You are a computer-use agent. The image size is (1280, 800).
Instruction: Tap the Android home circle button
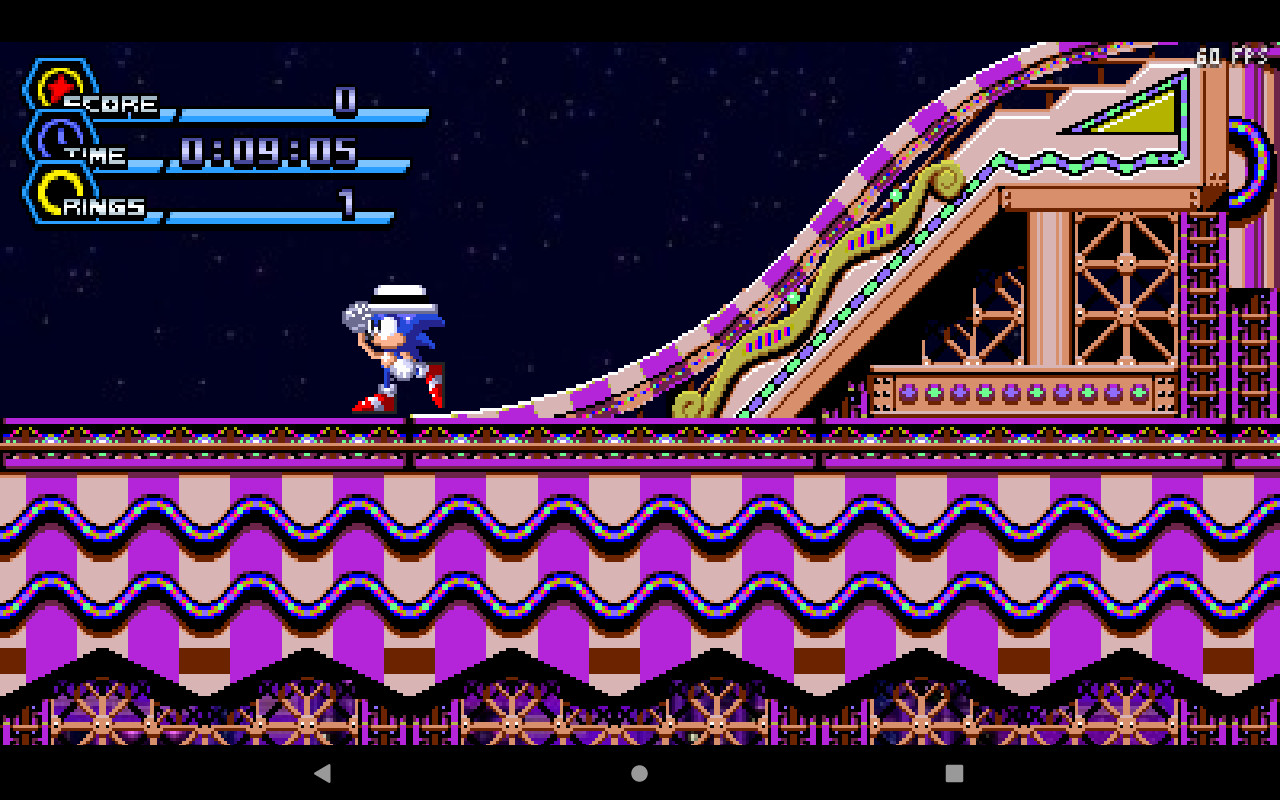639,771
